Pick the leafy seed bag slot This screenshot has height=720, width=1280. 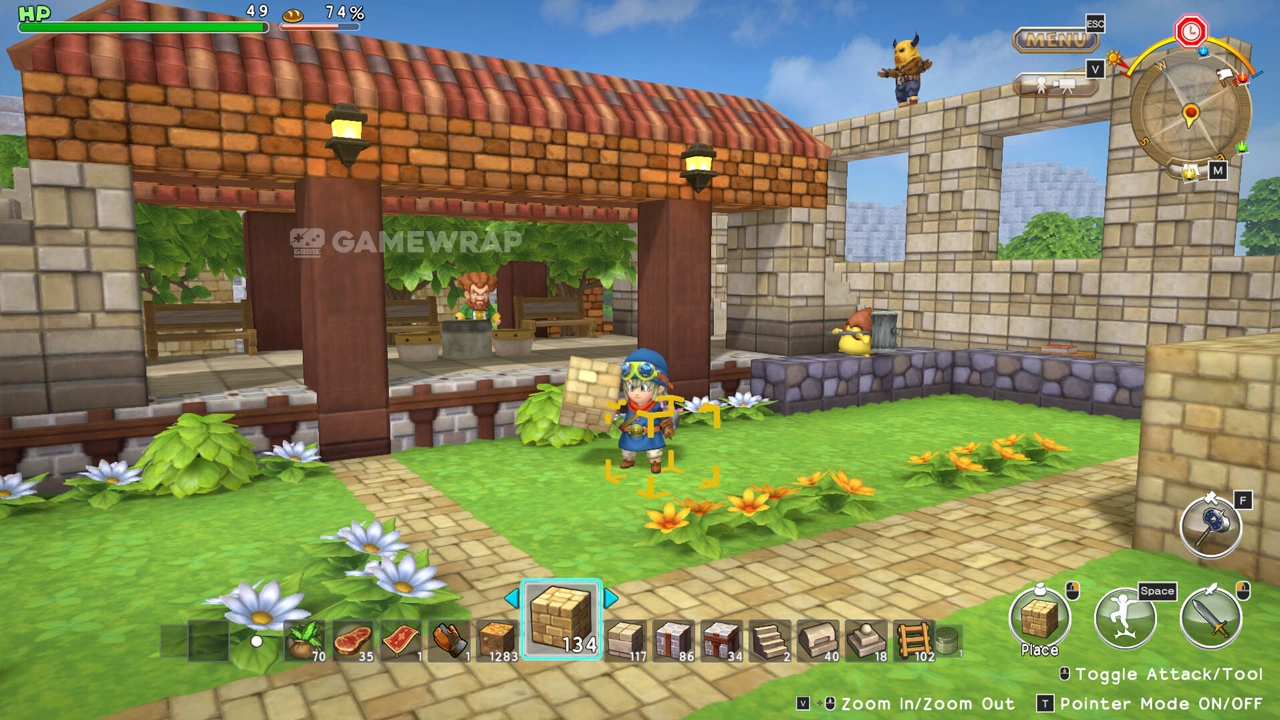click(x=304, y=640)
